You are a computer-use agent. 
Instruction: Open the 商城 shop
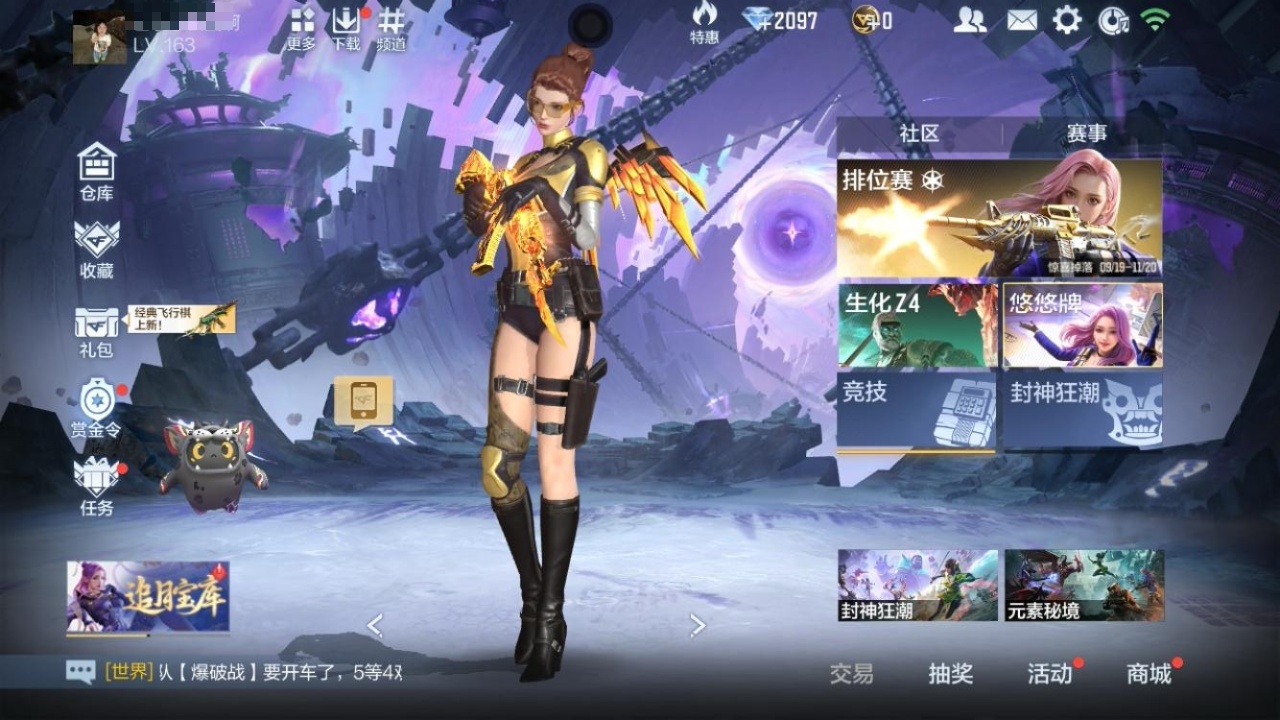pos(1149,674)
